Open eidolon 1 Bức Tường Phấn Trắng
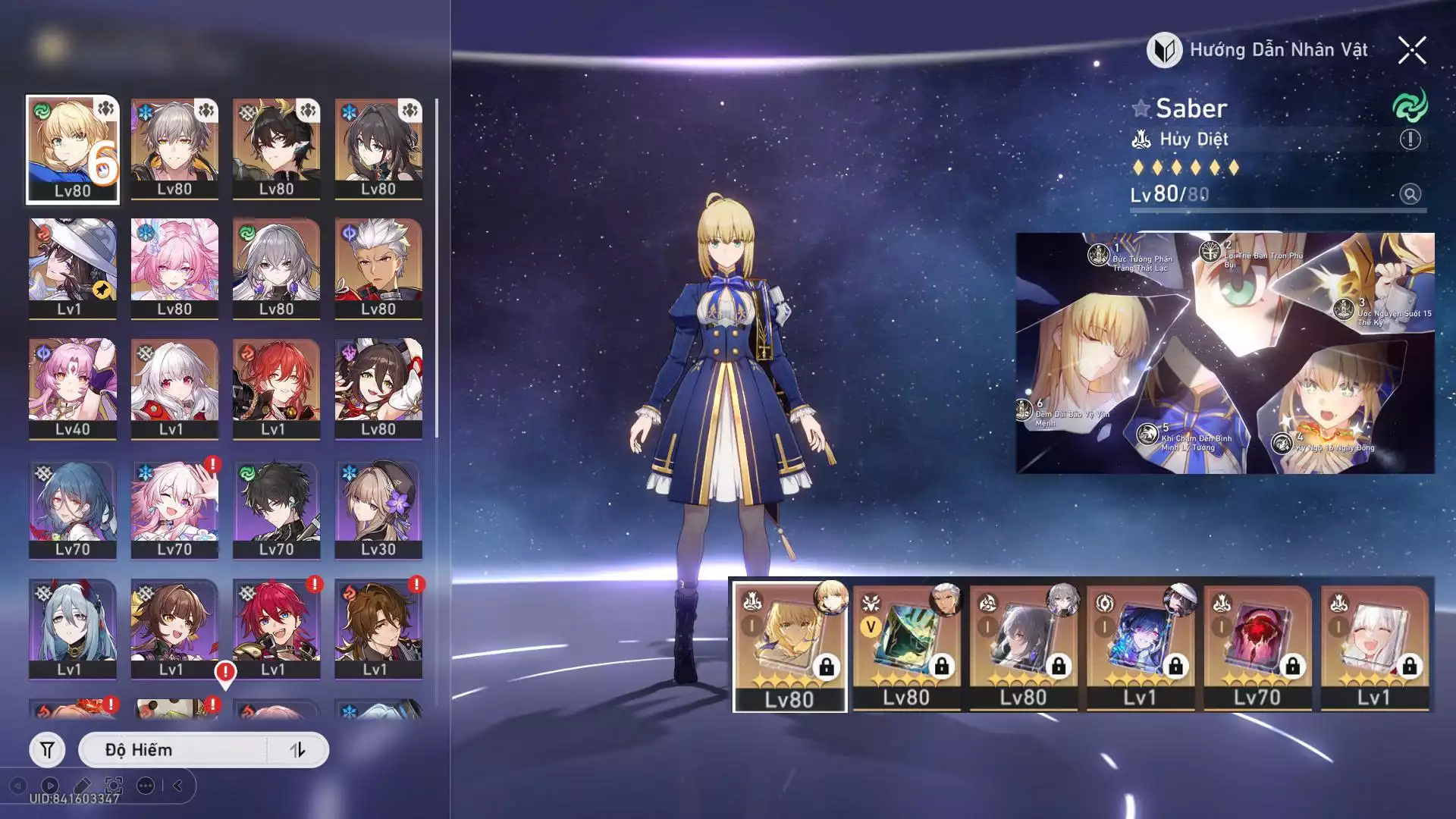1456x819 pixels. point(1099,256)
